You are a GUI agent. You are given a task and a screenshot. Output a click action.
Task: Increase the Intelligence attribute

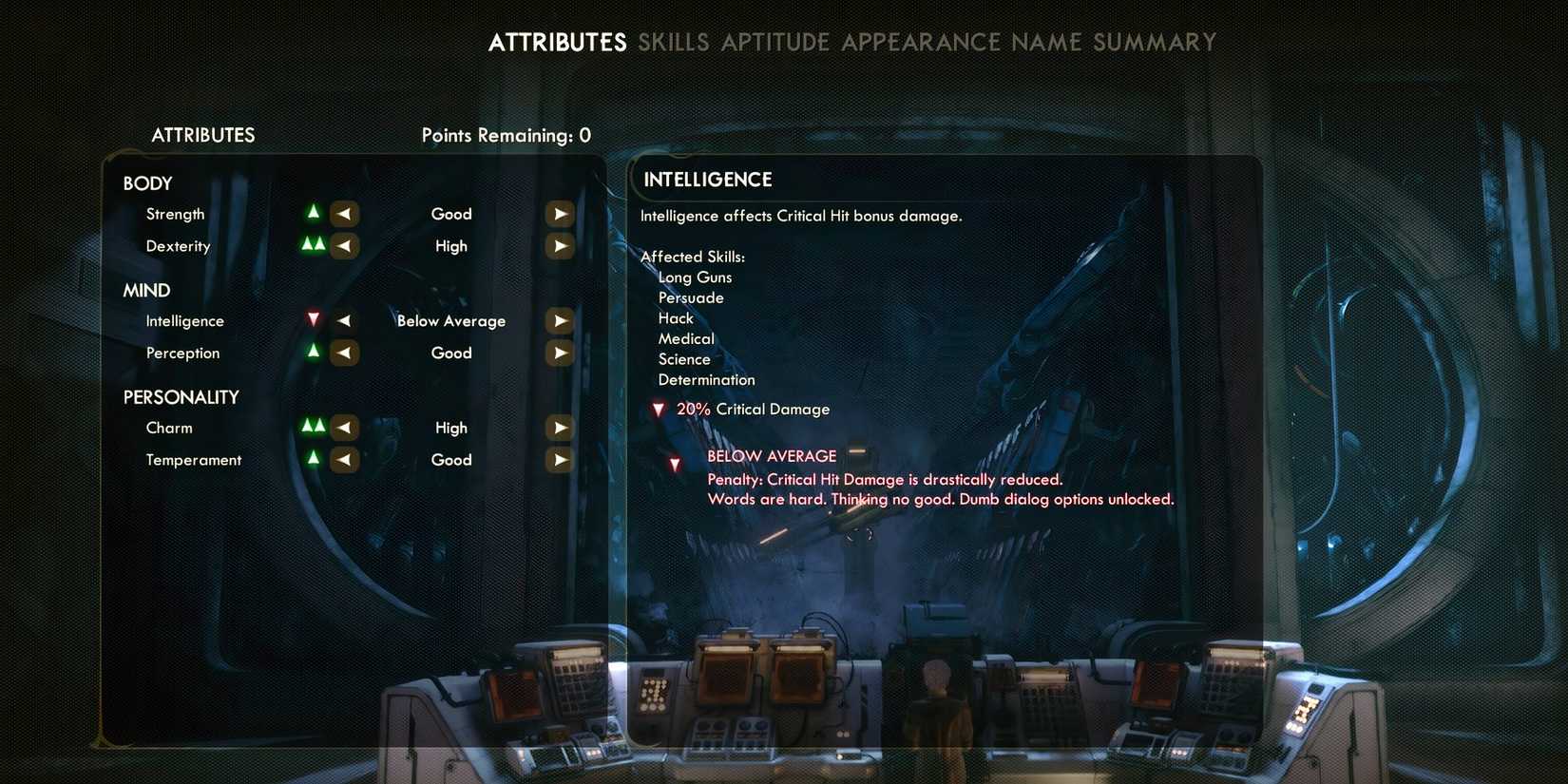click(560, 320)
